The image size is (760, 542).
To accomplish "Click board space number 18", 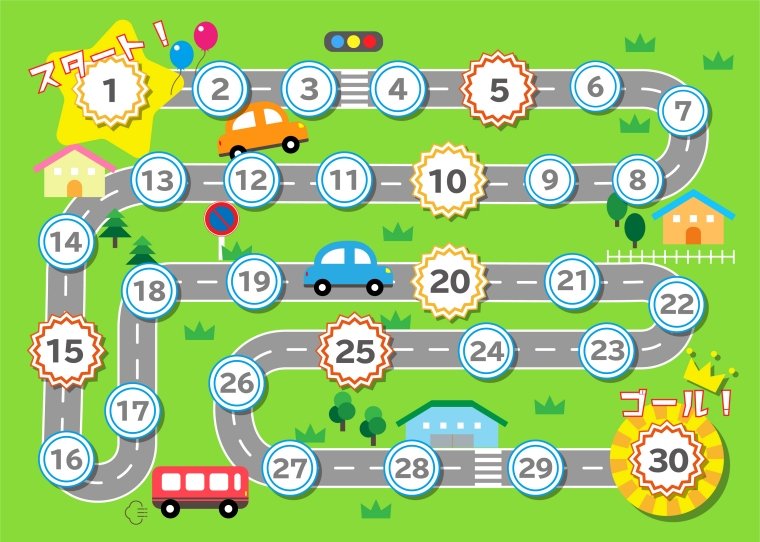I will tap(150, 291).
